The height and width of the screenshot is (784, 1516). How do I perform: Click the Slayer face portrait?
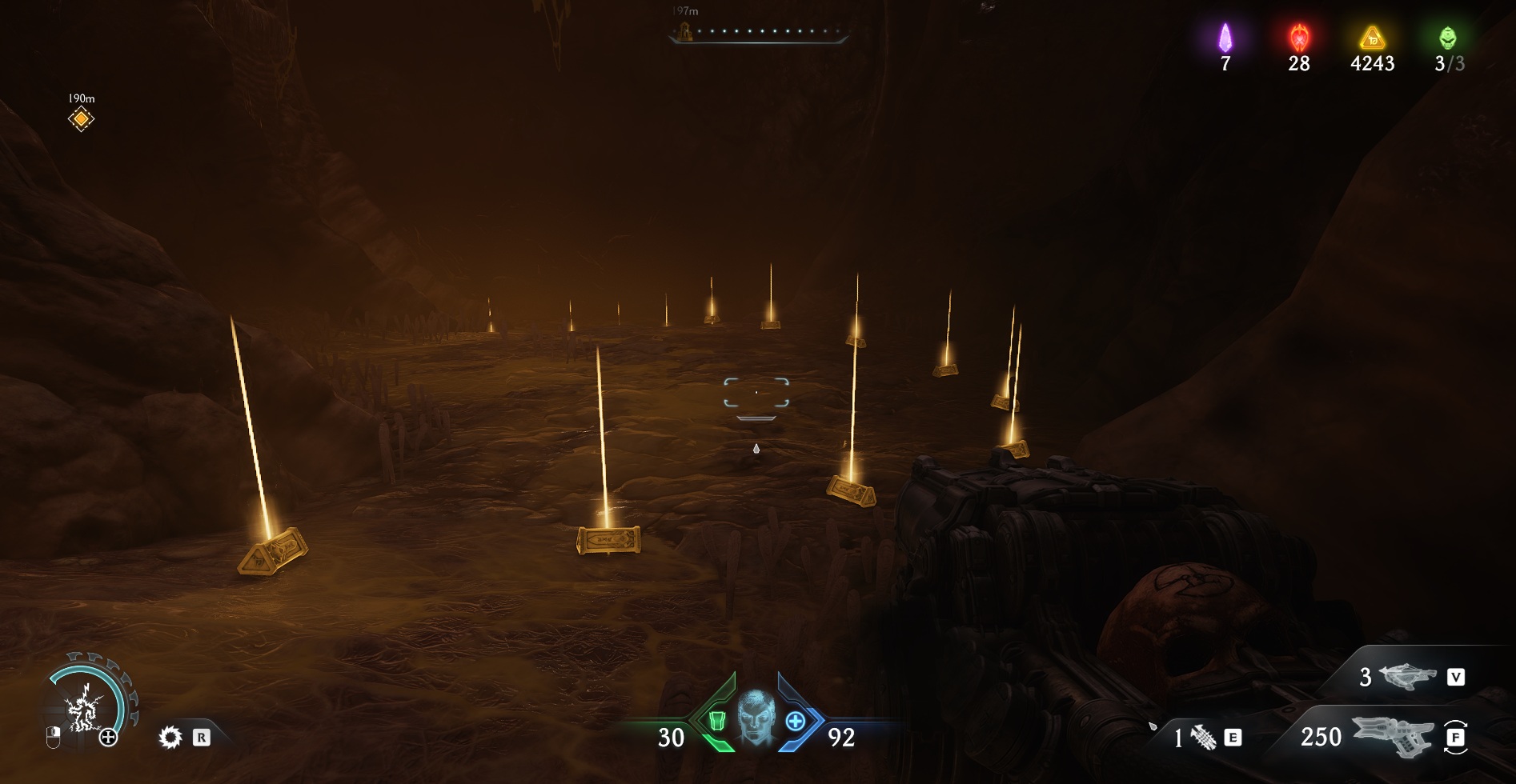(x=756, y=716)
